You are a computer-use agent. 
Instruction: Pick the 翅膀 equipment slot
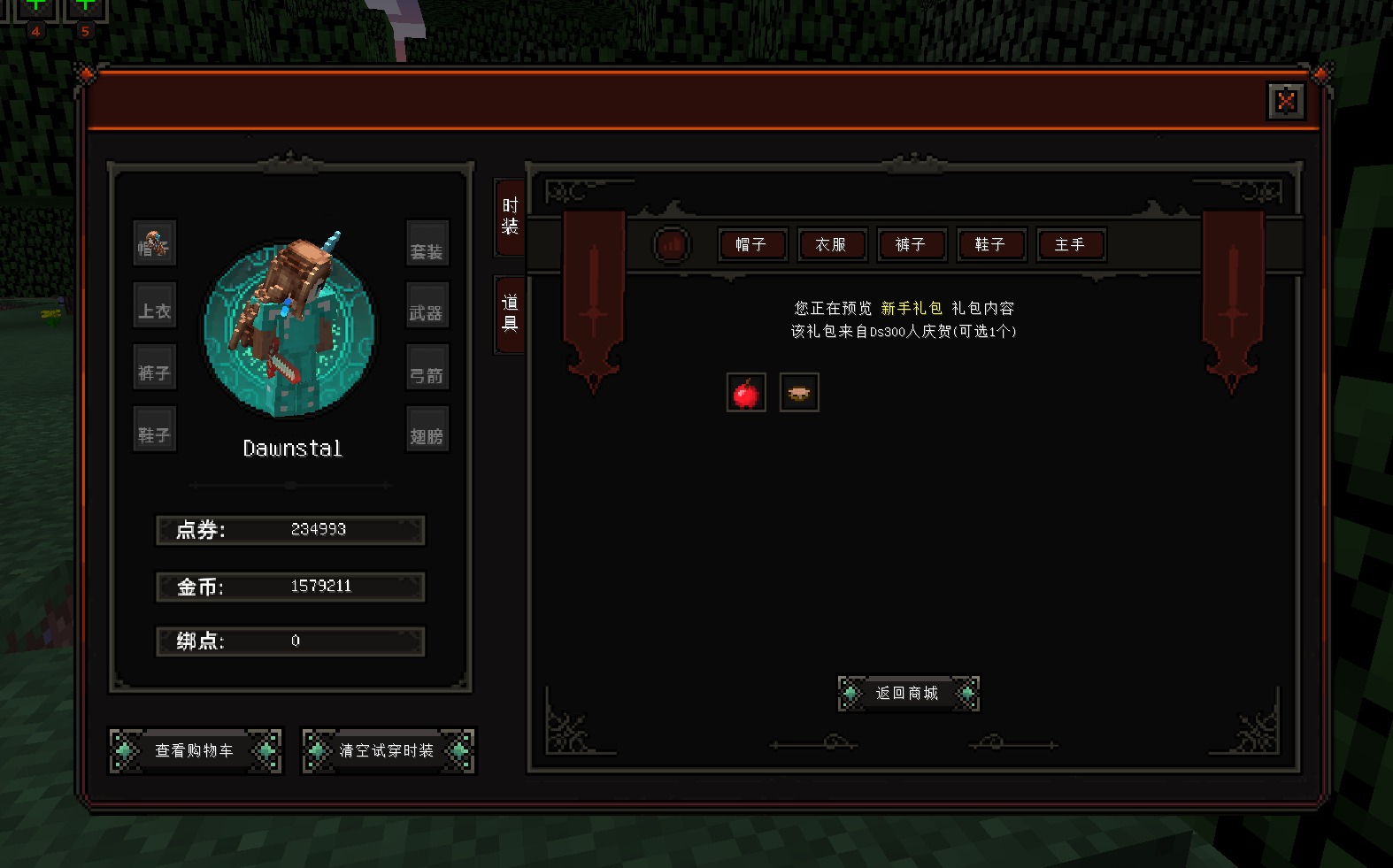[x=427, y=431]
